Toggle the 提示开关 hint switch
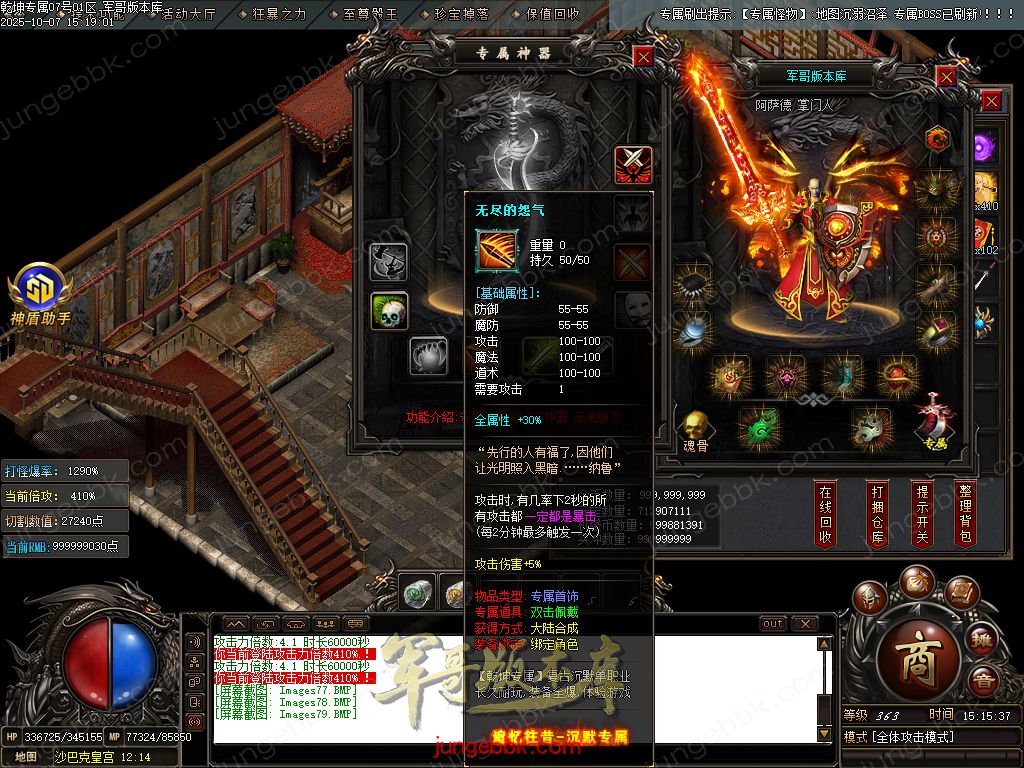Screen dimensions: 1024x768 [921, 514]
